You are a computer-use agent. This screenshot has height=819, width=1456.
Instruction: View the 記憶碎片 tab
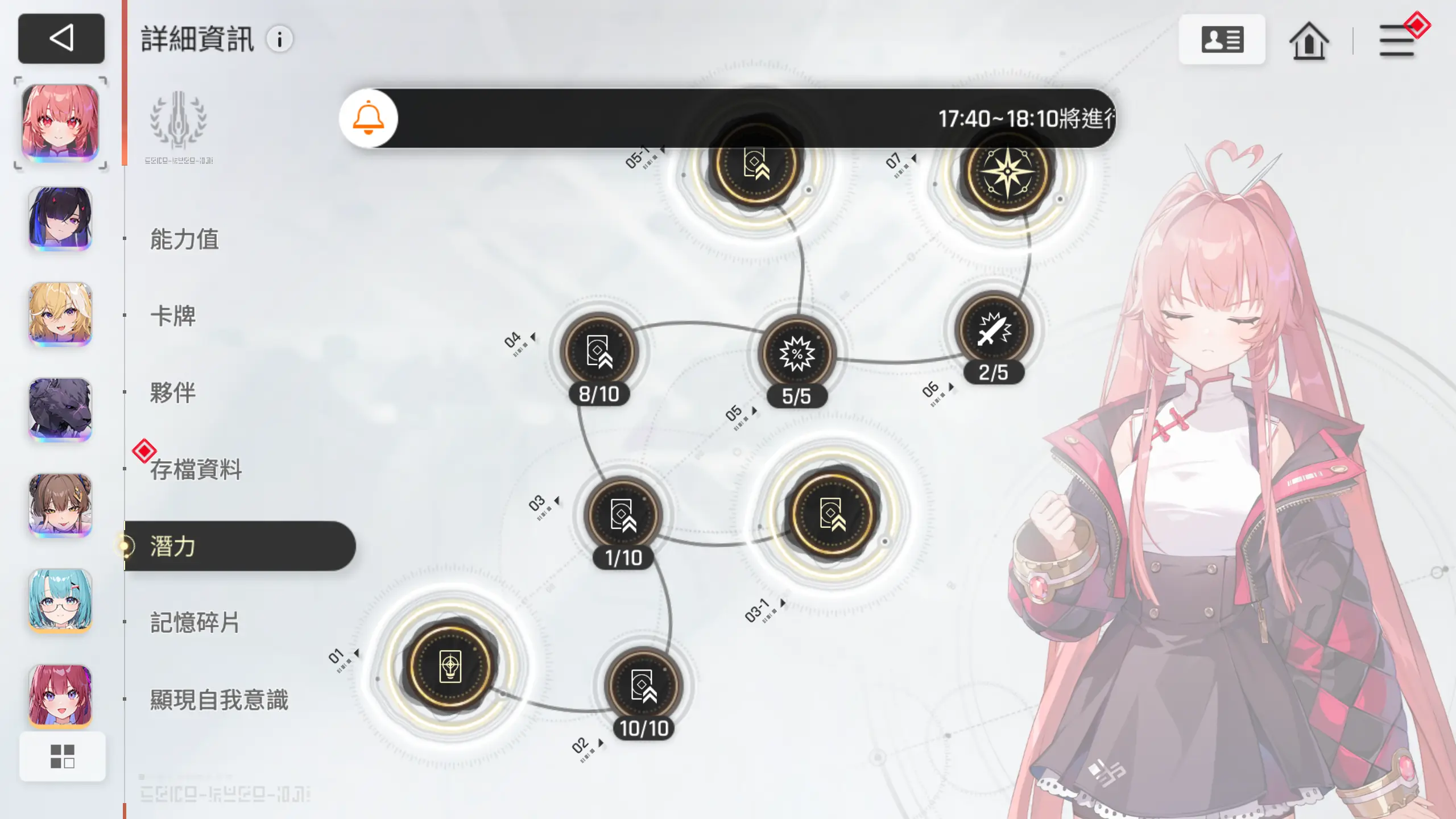[195, 623]
